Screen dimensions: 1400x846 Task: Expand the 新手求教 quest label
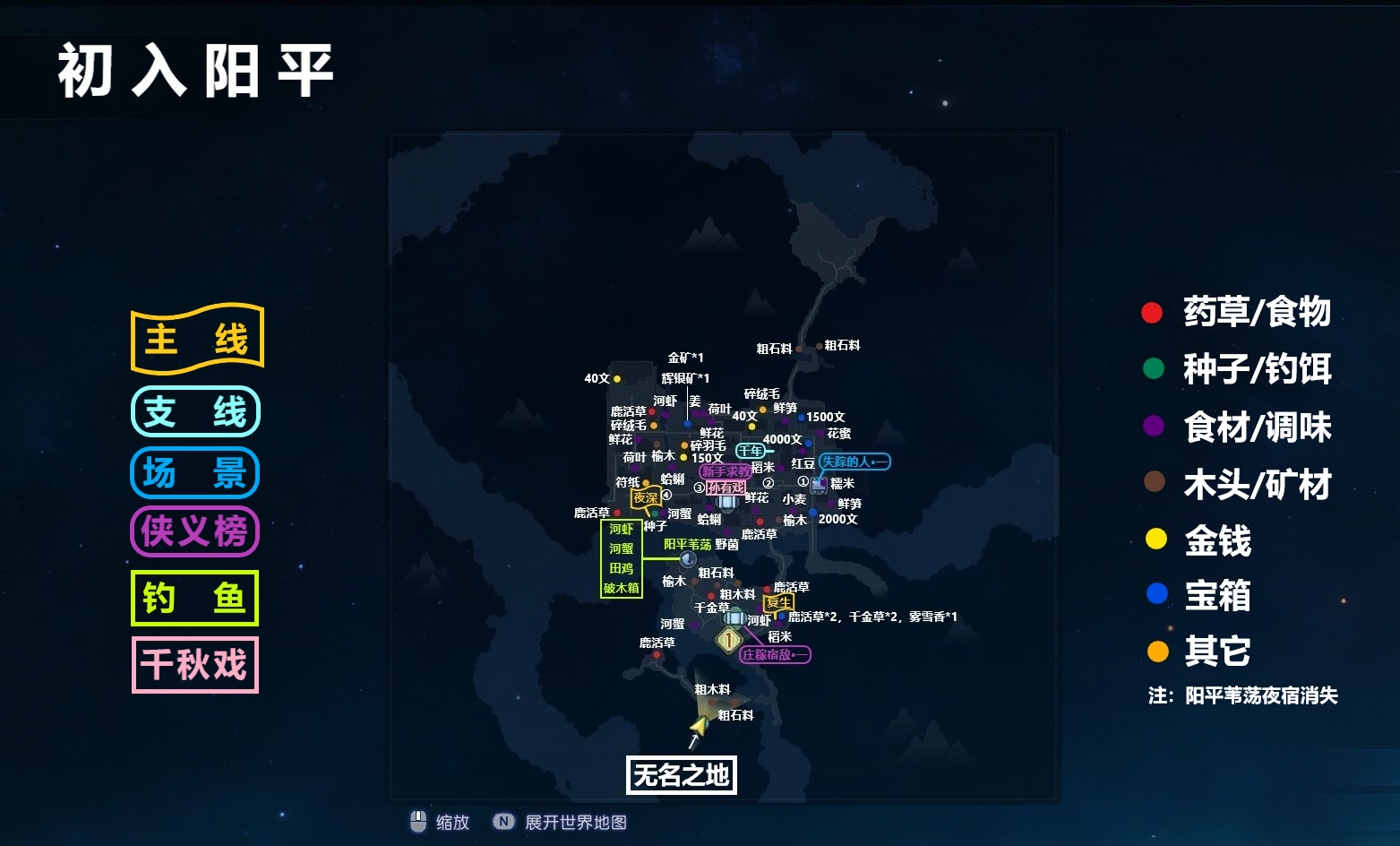pos(726,471)
